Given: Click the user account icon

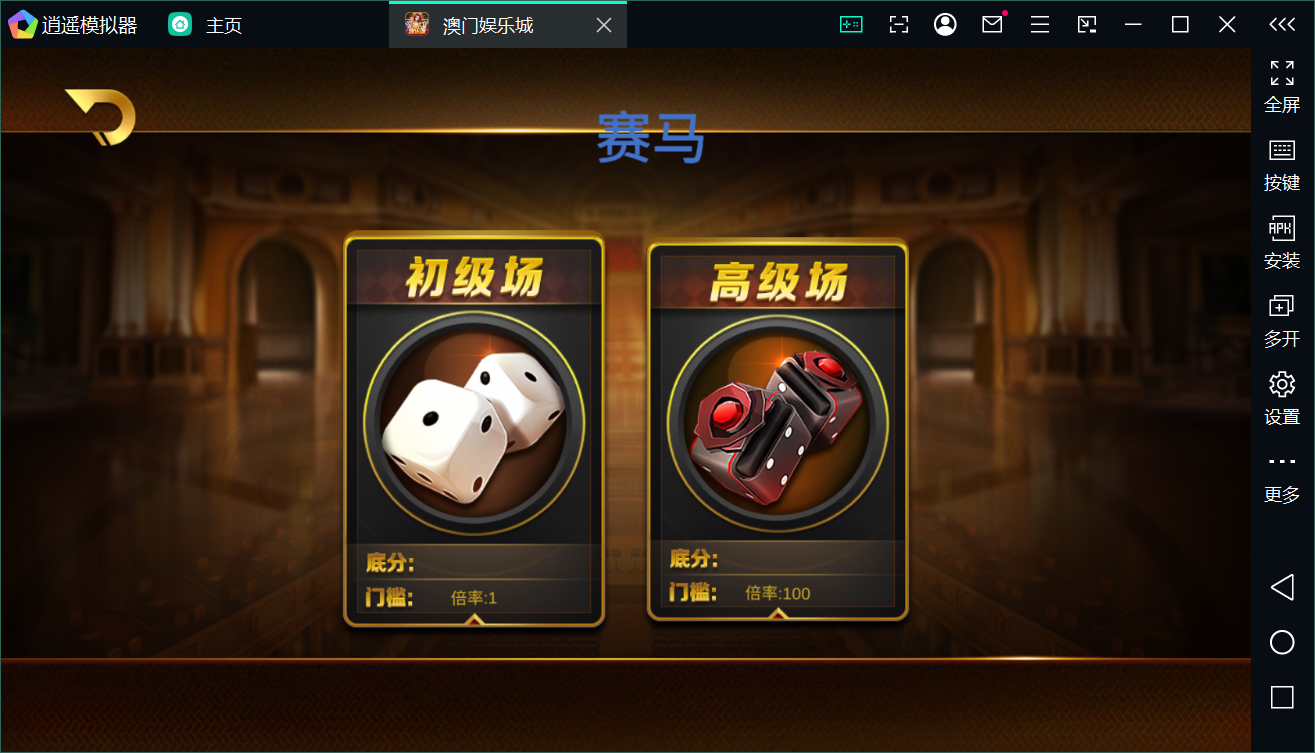Looking at the screenshot, I should click(945, 23).
